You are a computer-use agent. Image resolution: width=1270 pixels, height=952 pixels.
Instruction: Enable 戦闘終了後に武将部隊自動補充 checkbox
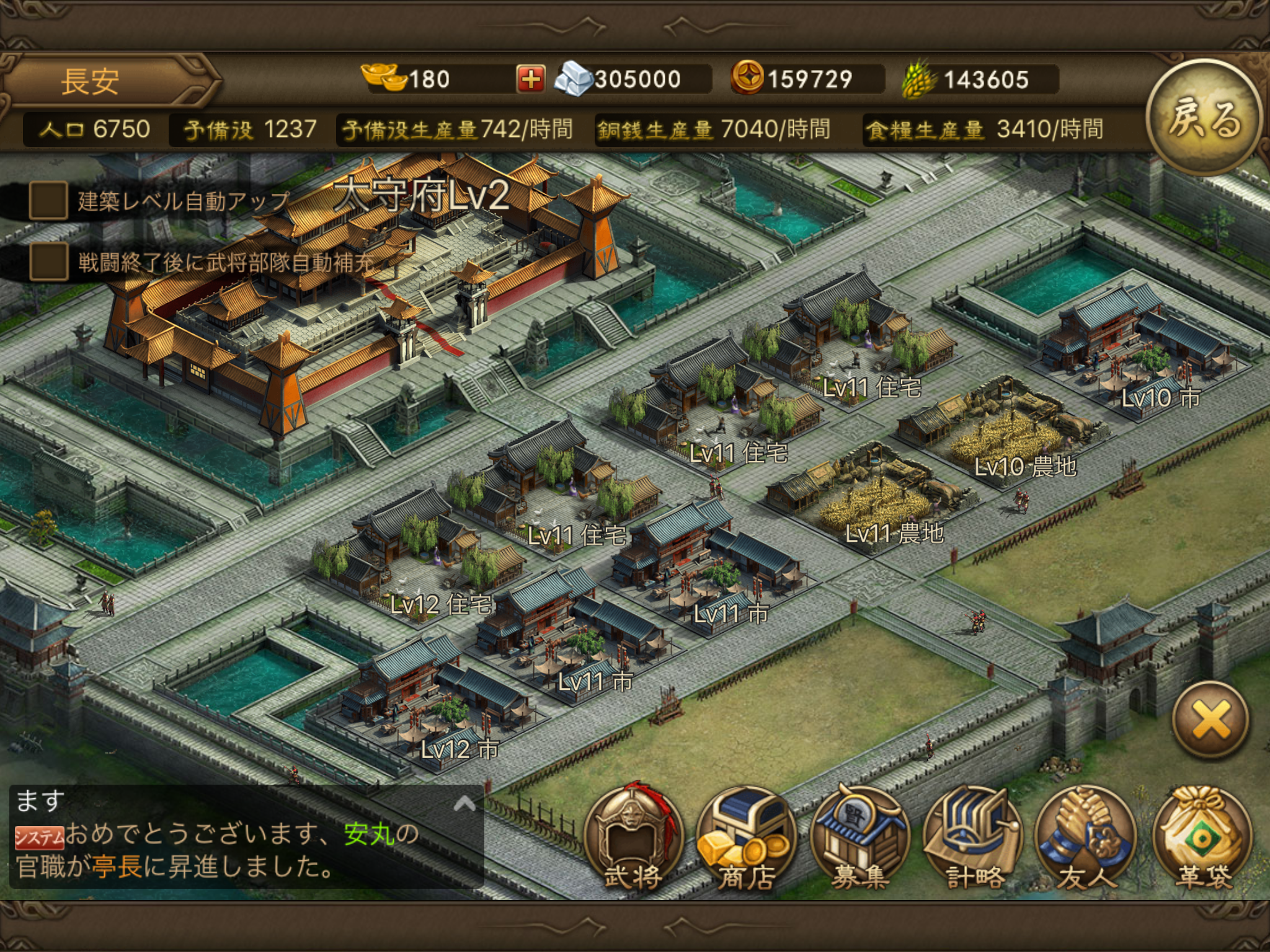(x=48, y=262)
